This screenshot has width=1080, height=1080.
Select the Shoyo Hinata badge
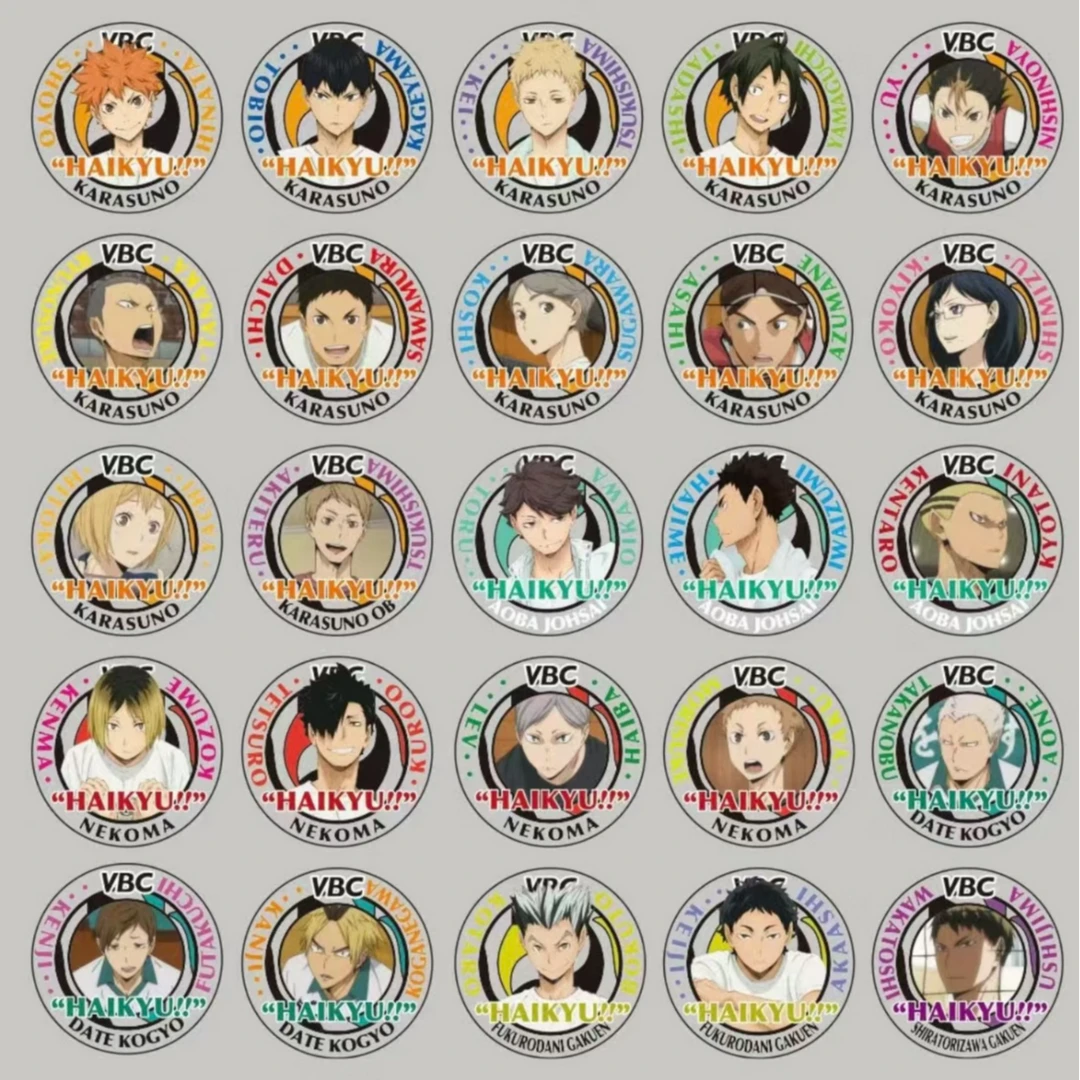126,117
